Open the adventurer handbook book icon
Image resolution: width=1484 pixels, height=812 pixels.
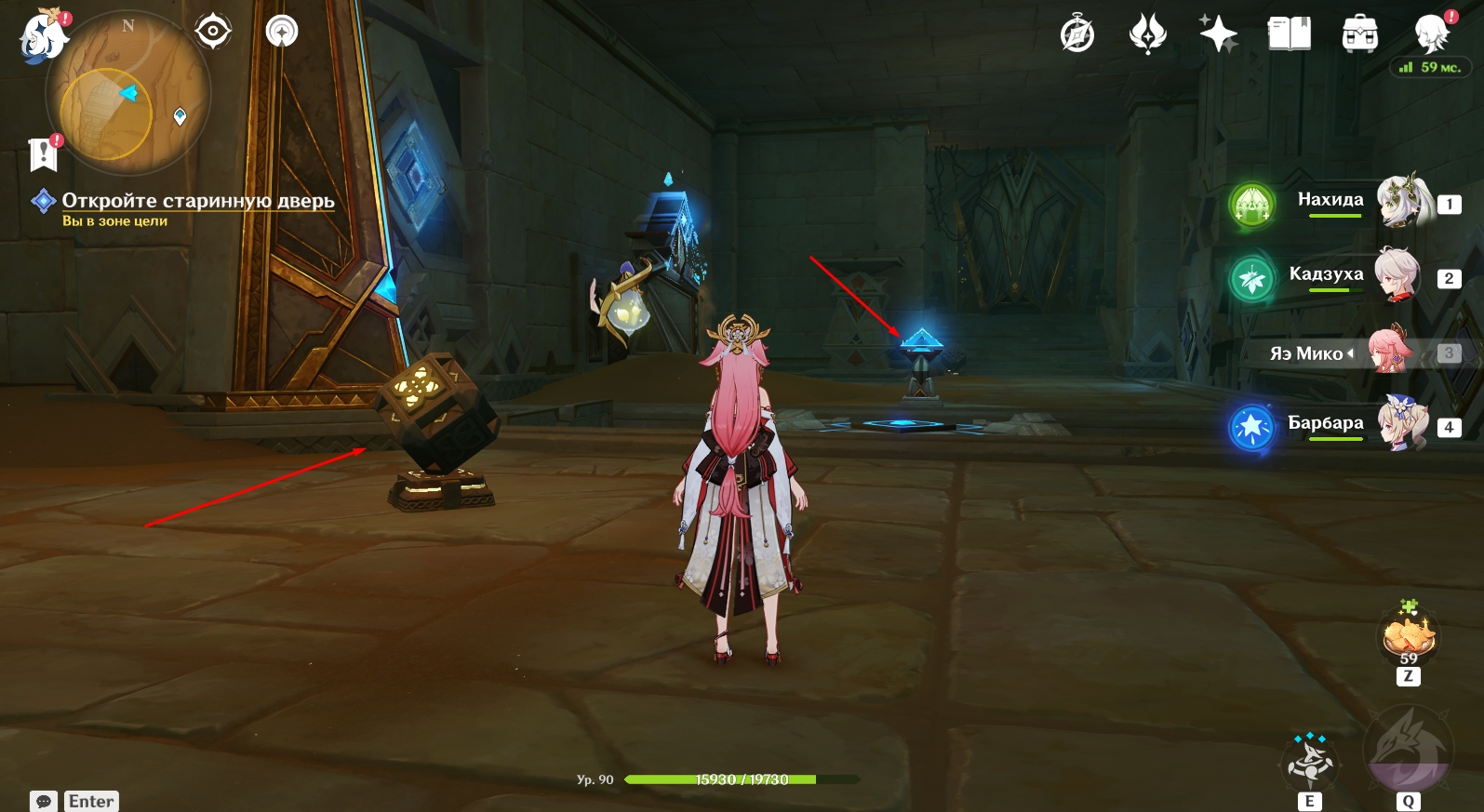coord(1289,34)
